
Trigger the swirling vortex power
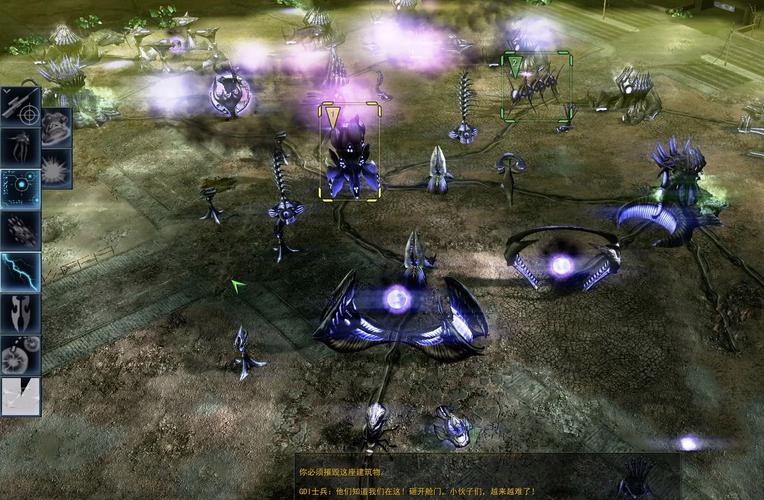coord(20,354)
